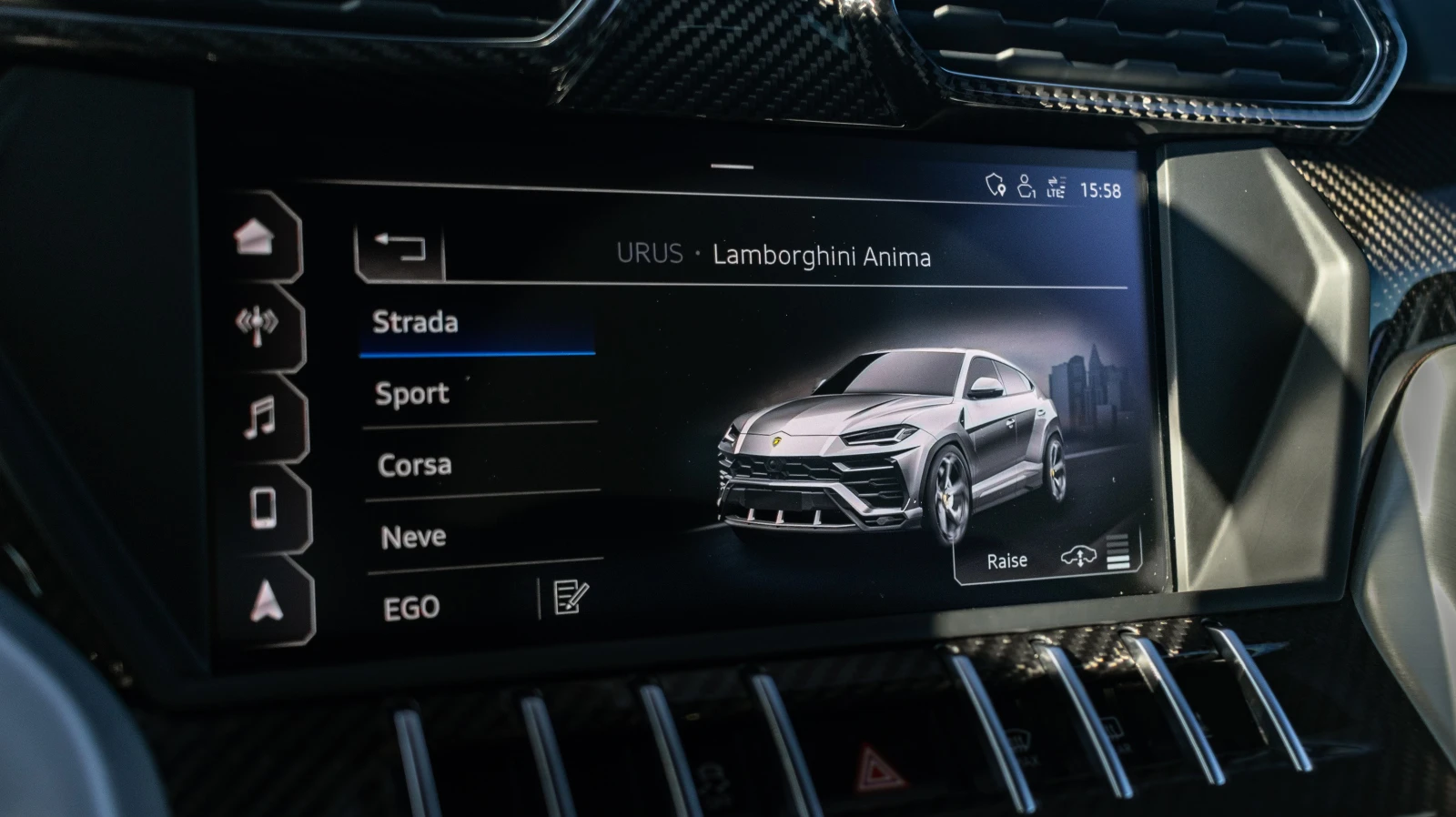
Task: Switch to Sport driving mode
Action: (410, 393)
